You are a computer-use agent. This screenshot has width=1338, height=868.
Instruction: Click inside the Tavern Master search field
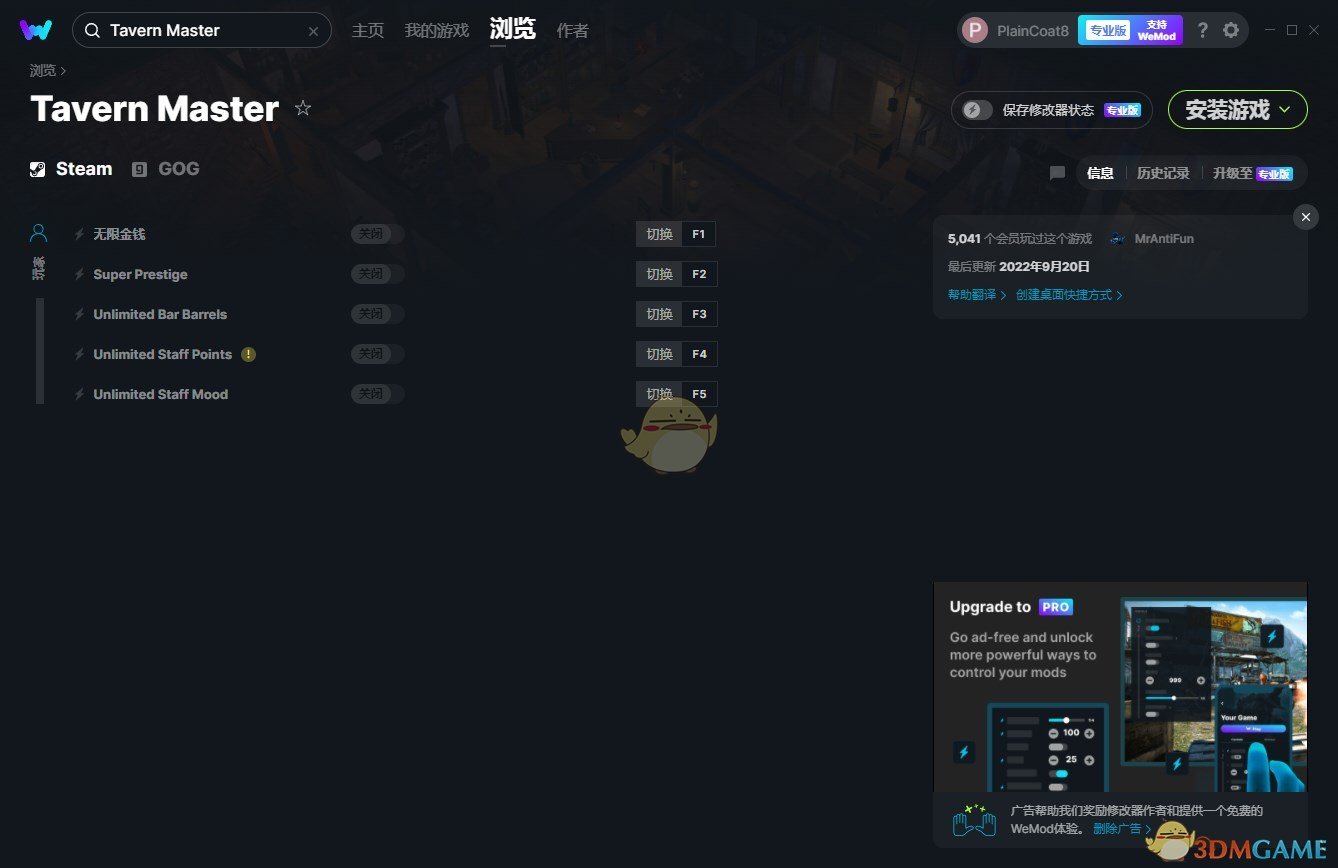(x=200, y=30)
